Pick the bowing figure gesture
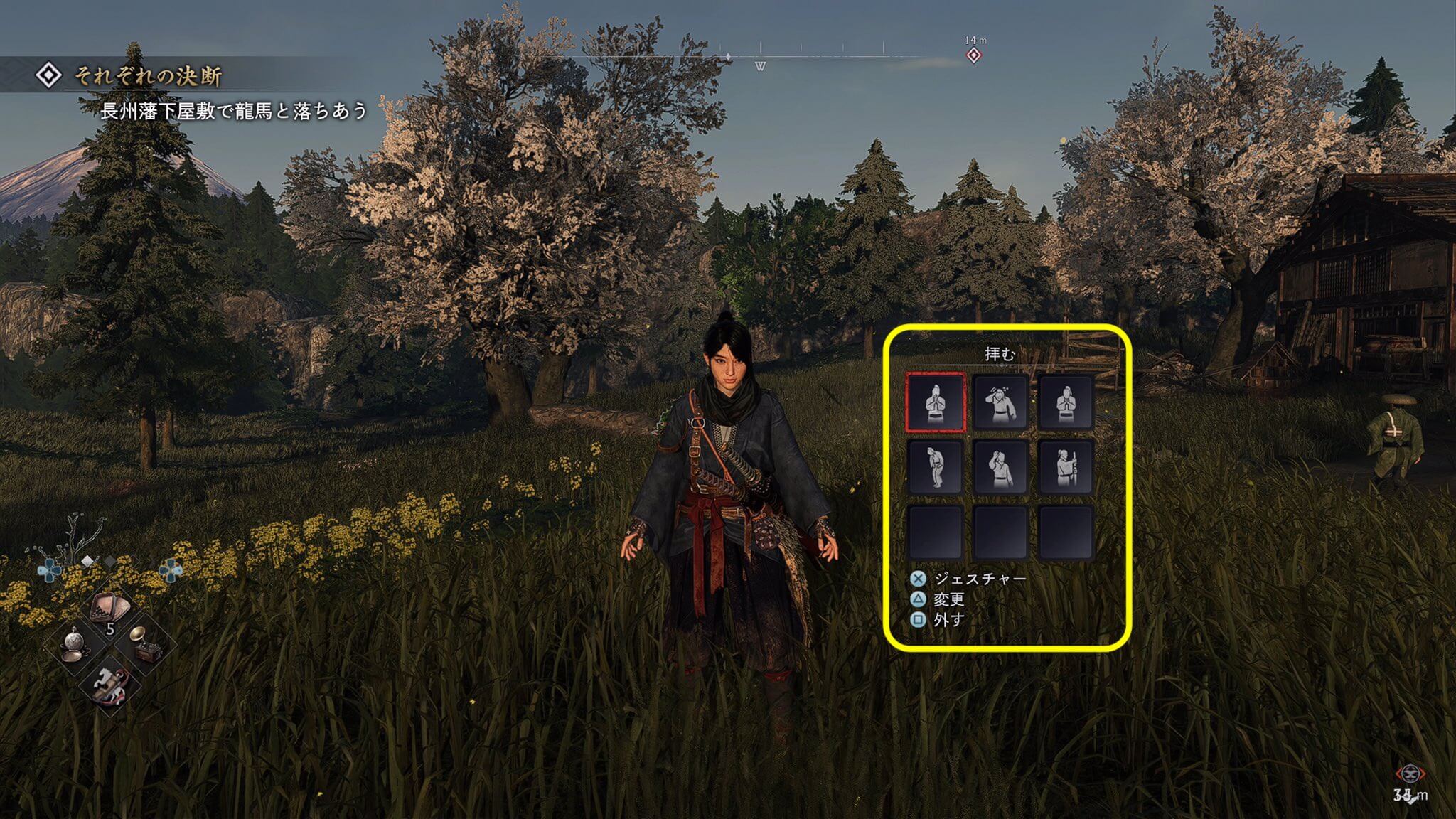The image size is (1456, 819). 935,466
